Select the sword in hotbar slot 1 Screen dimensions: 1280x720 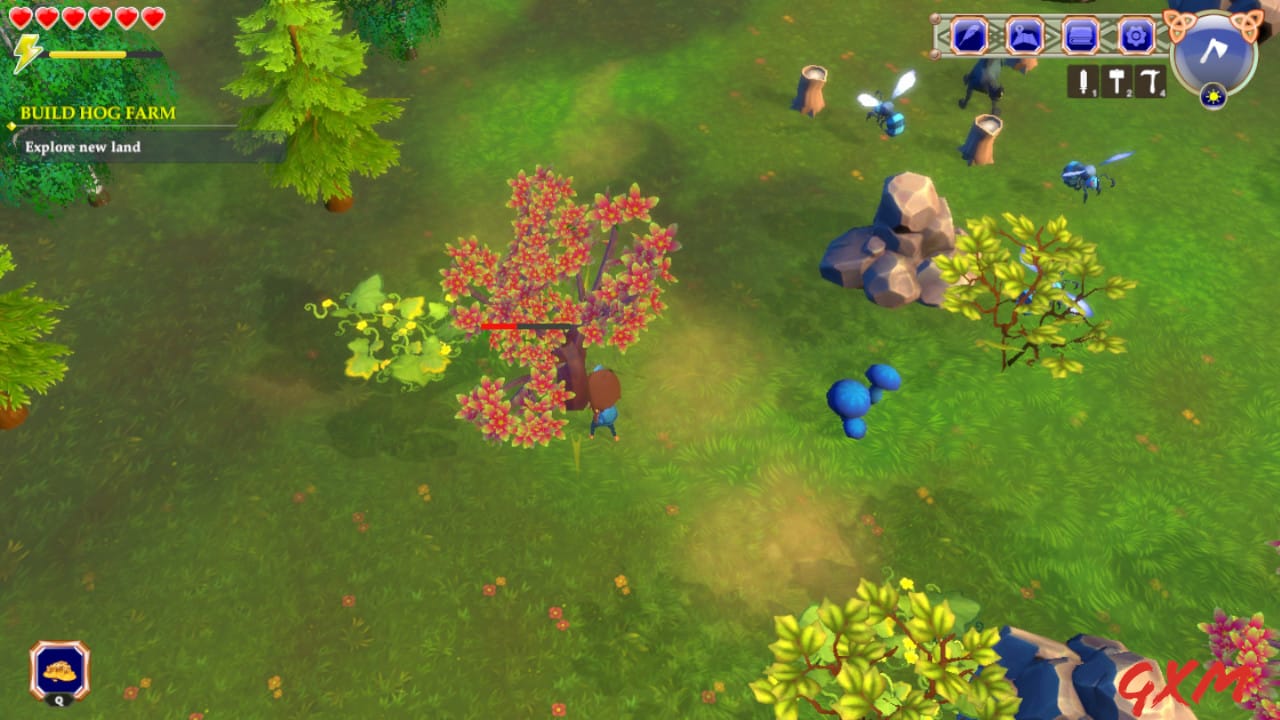pos(1083,82)
